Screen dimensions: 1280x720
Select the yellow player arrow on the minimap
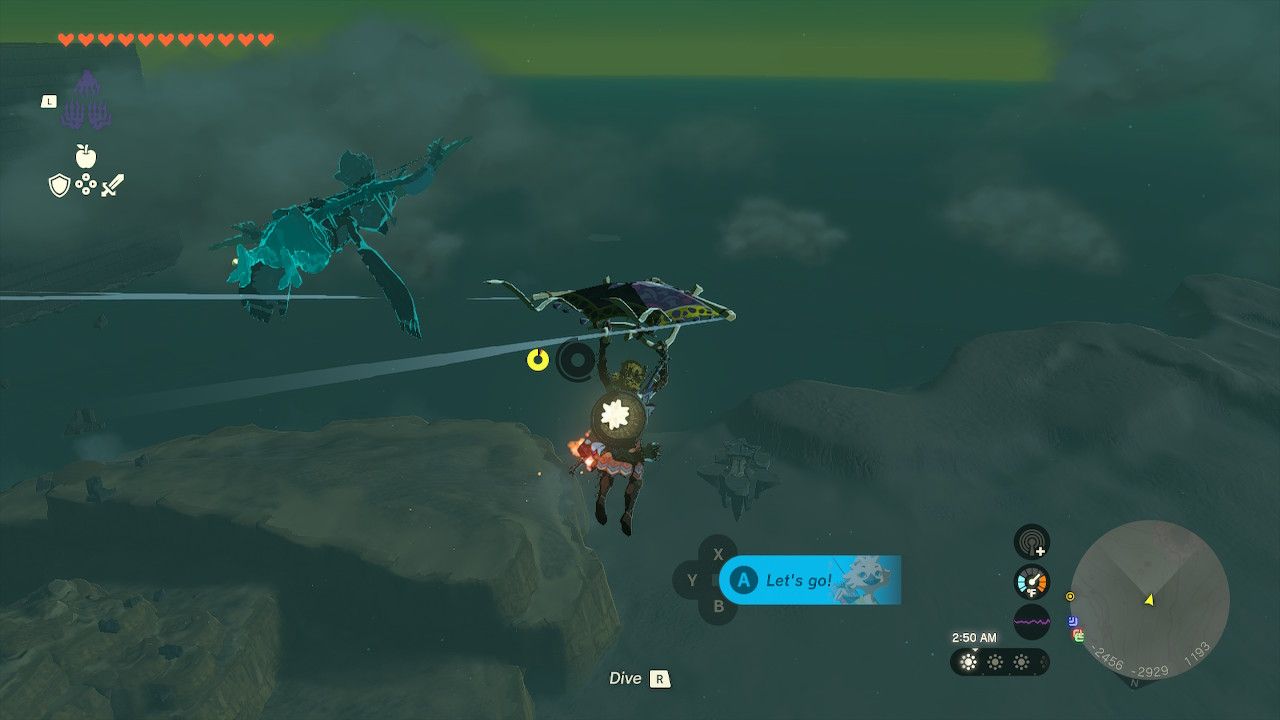[x=1149, y=602]
